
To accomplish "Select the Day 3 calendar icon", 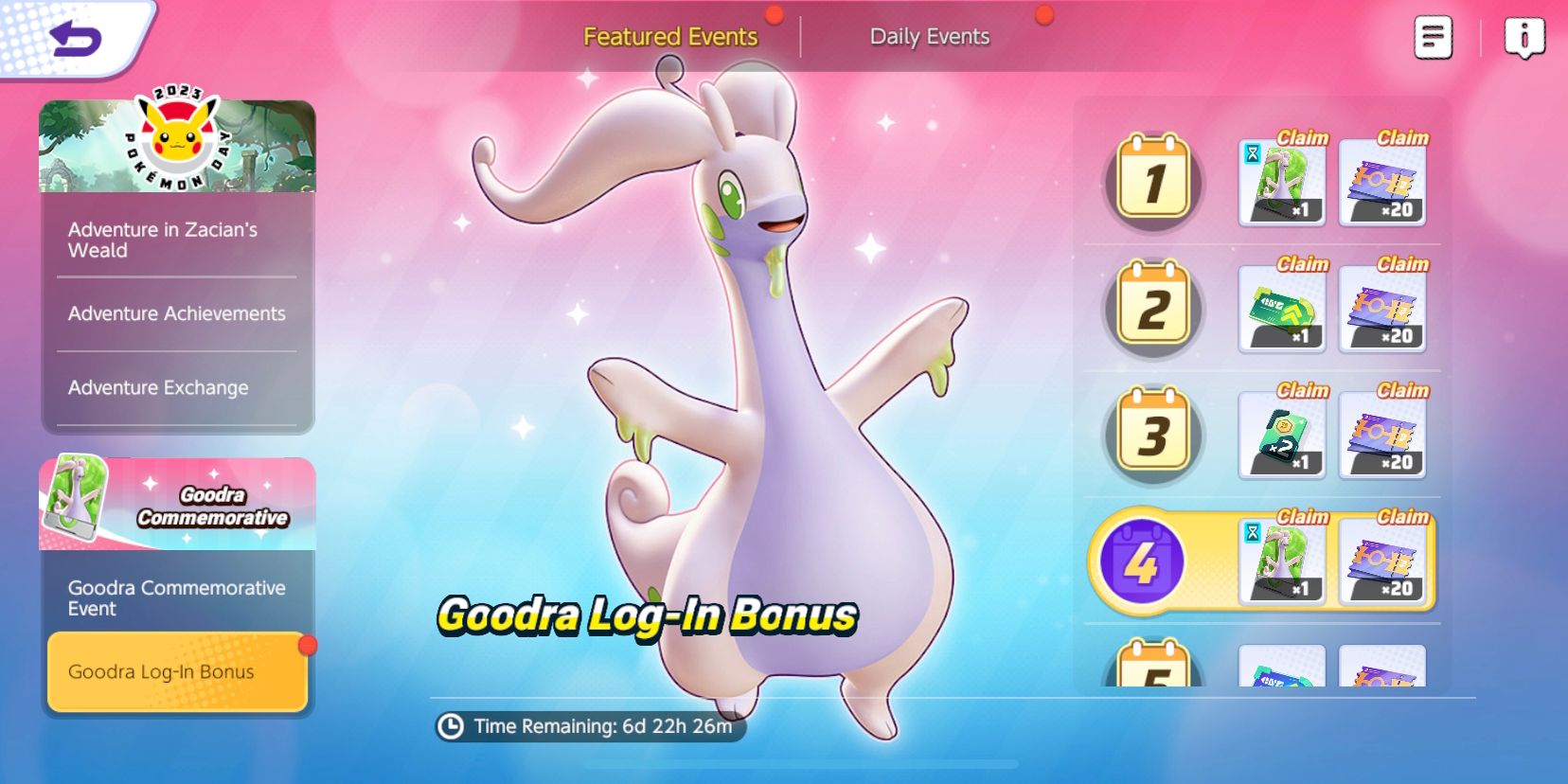I will click(1151, 435).
